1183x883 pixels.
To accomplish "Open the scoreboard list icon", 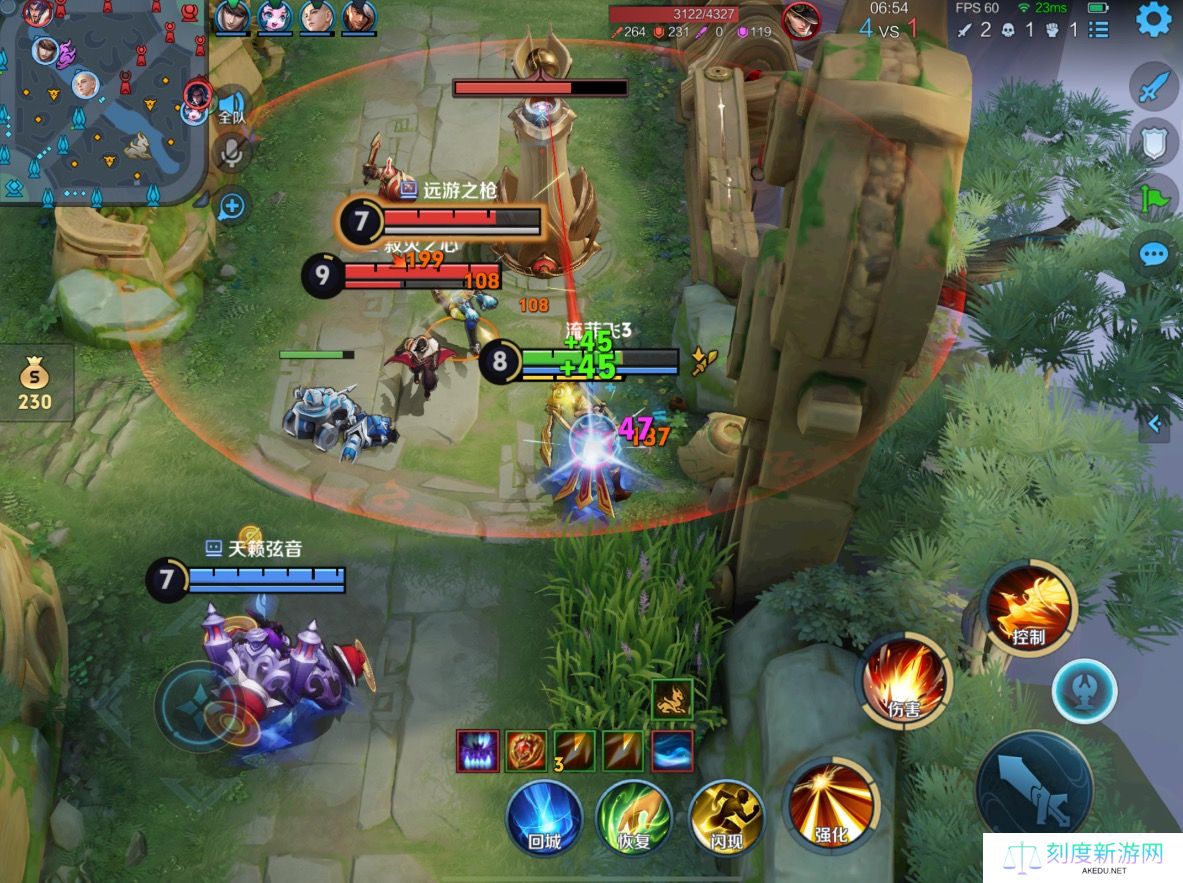I will 1098,29.
